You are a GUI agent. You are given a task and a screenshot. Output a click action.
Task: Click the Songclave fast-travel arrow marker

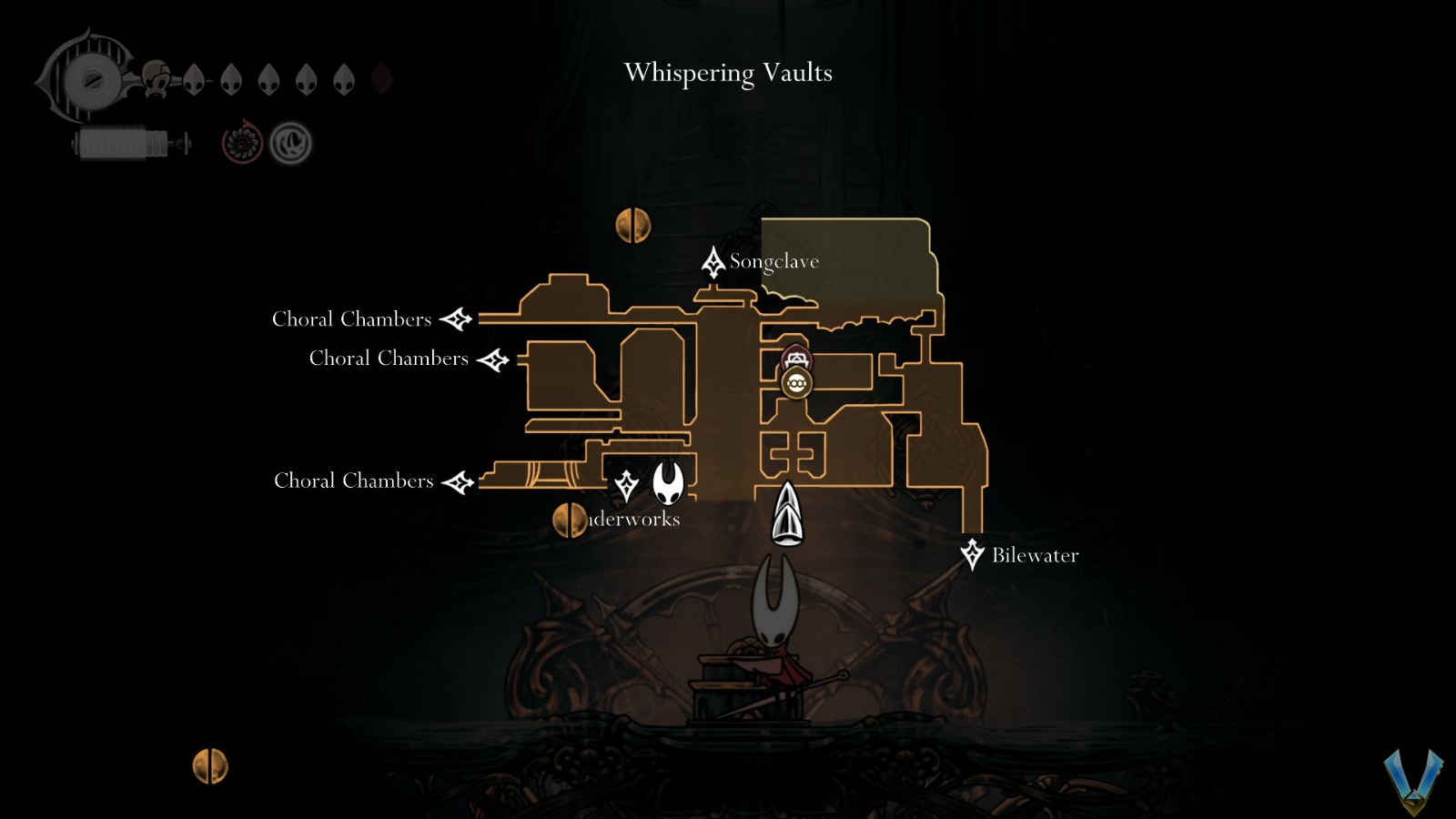(x=713, y=262)
